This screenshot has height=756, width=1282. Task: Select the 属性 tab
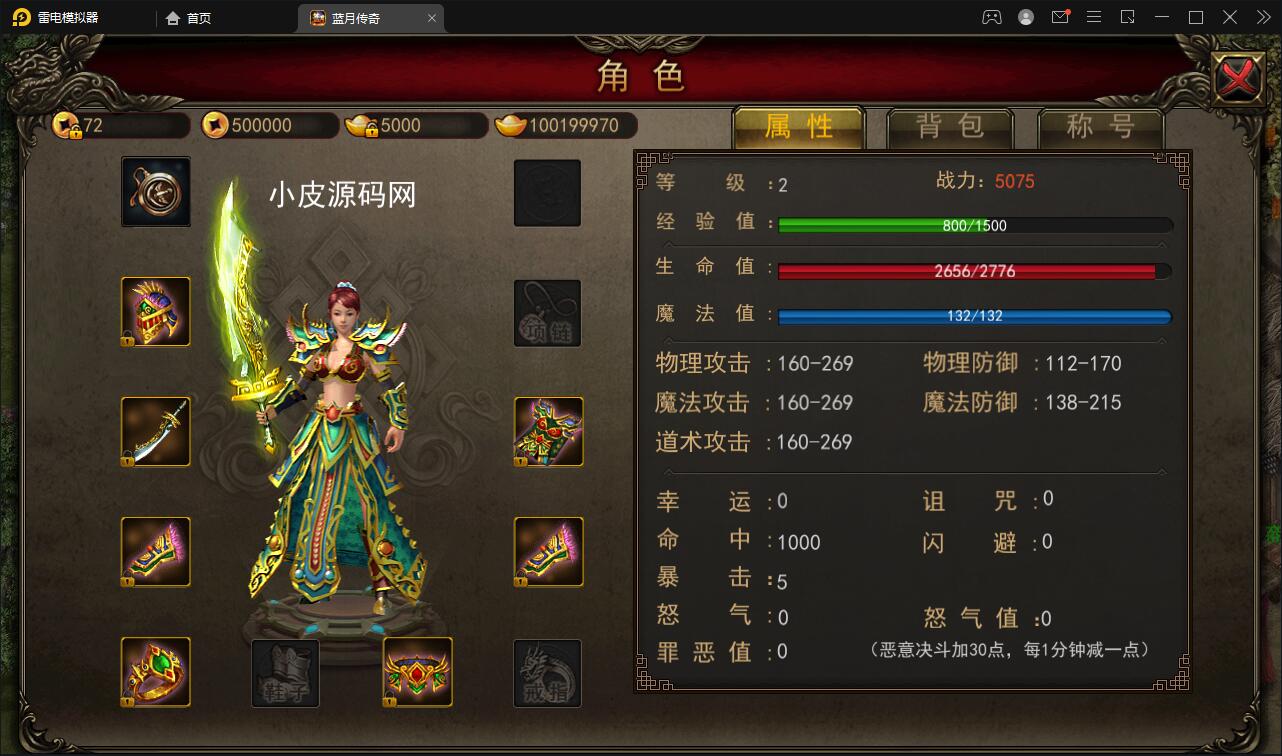(x=798, y=125)
